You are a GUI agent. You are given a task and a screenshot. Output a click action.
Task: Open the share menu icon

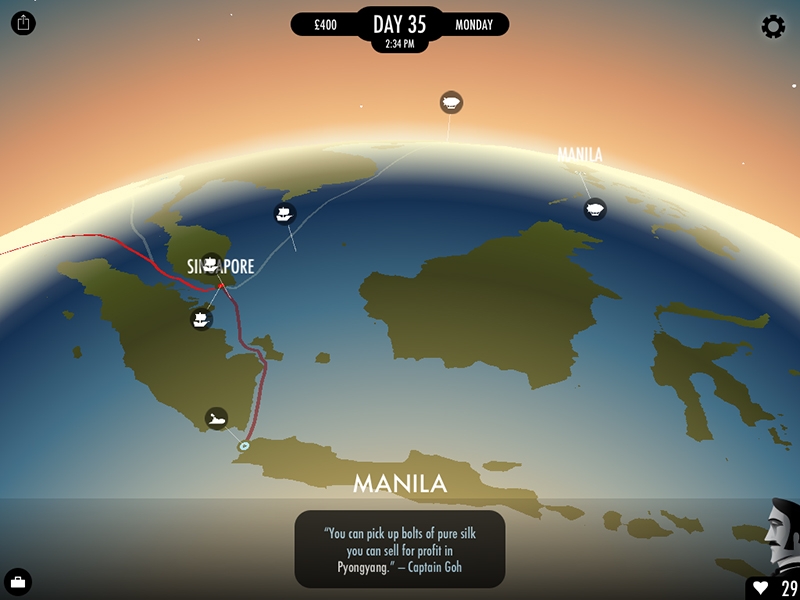point(23,23)
